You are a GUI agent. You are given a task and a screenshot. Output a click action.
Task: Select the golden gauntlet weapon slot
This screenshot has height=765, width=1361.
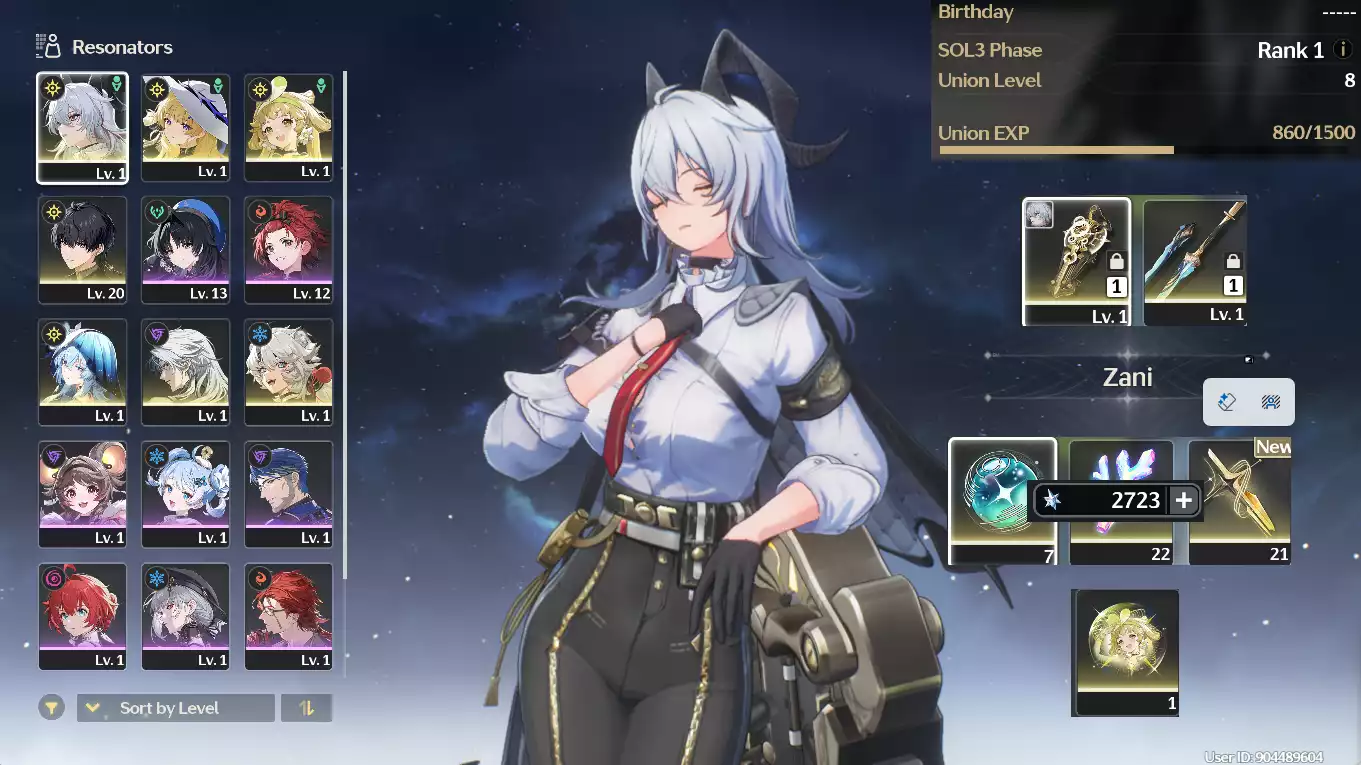point(1076,261)
